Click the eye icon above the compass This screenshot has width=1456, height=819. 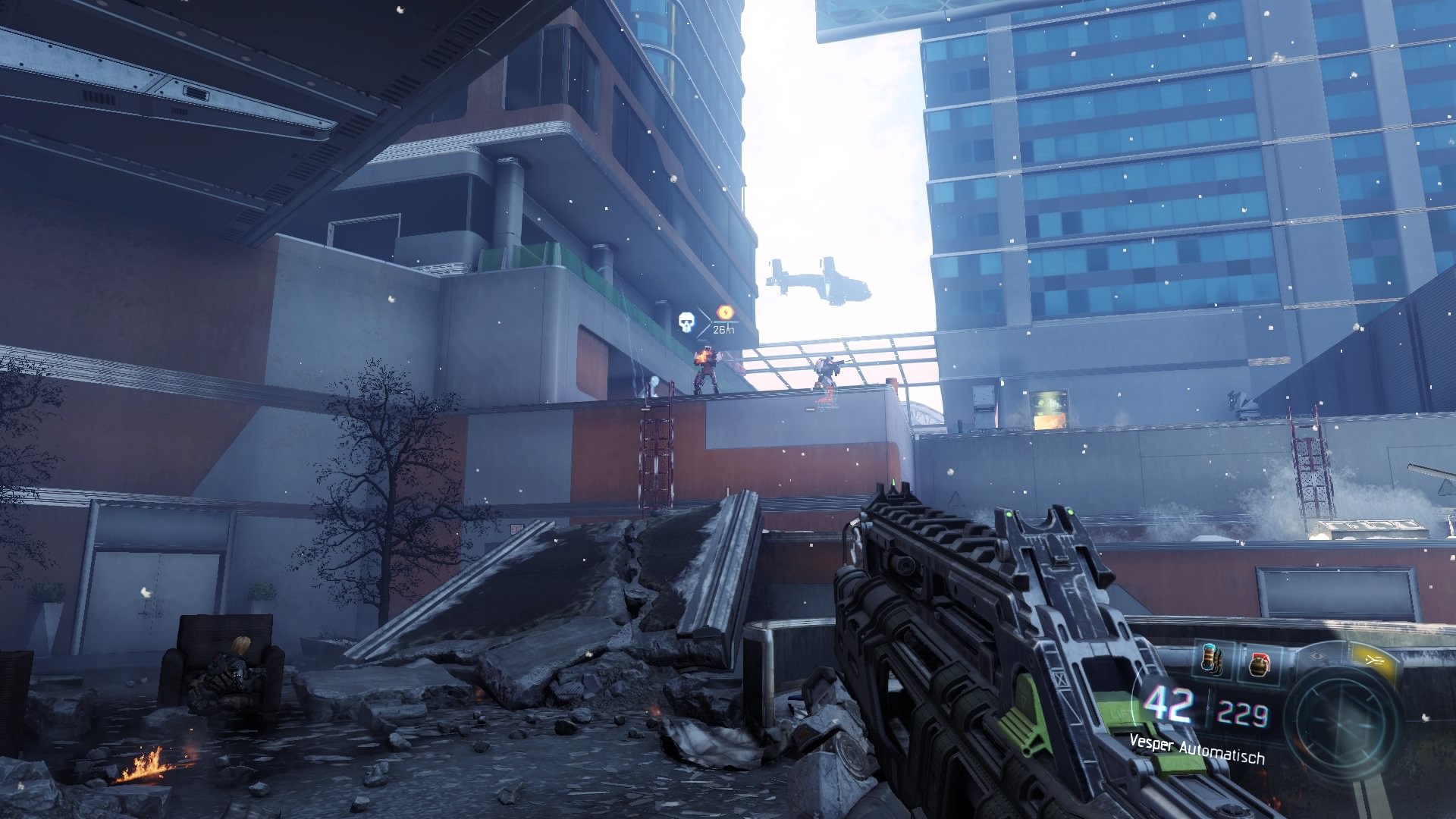click(1317, 654)
